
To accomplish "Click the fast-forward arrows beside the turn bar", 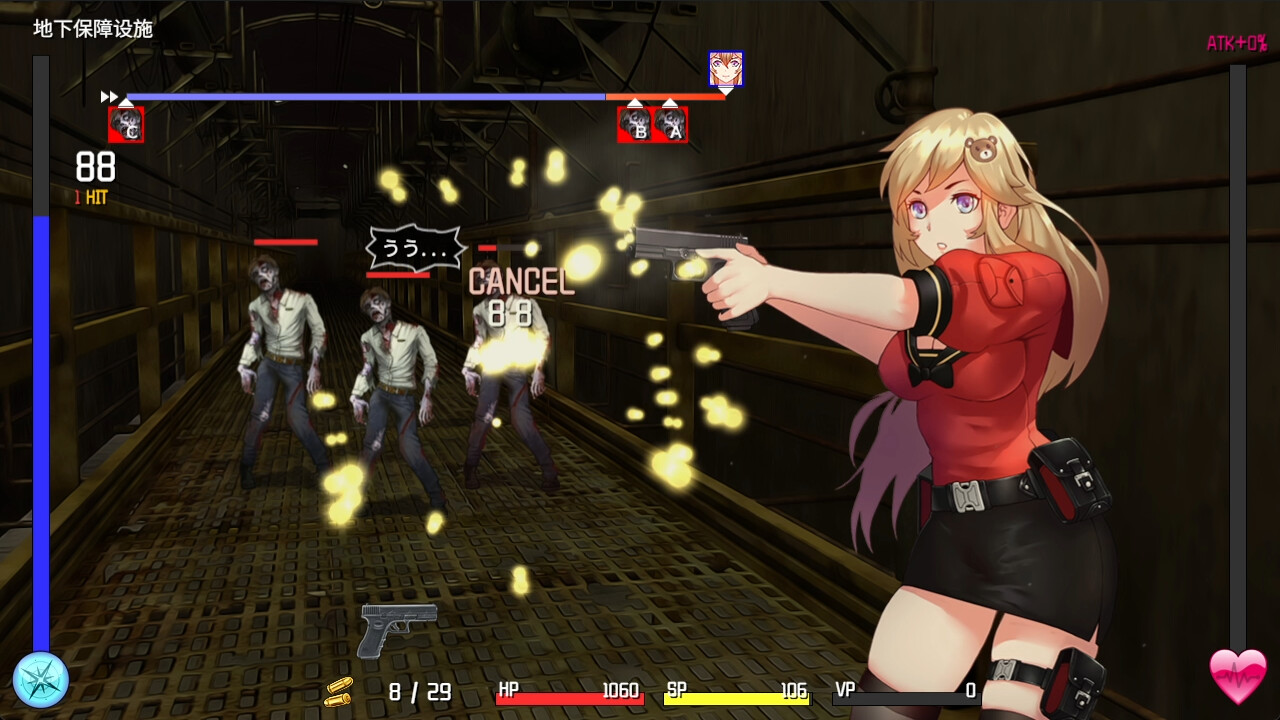I will (x=107, y=96).
